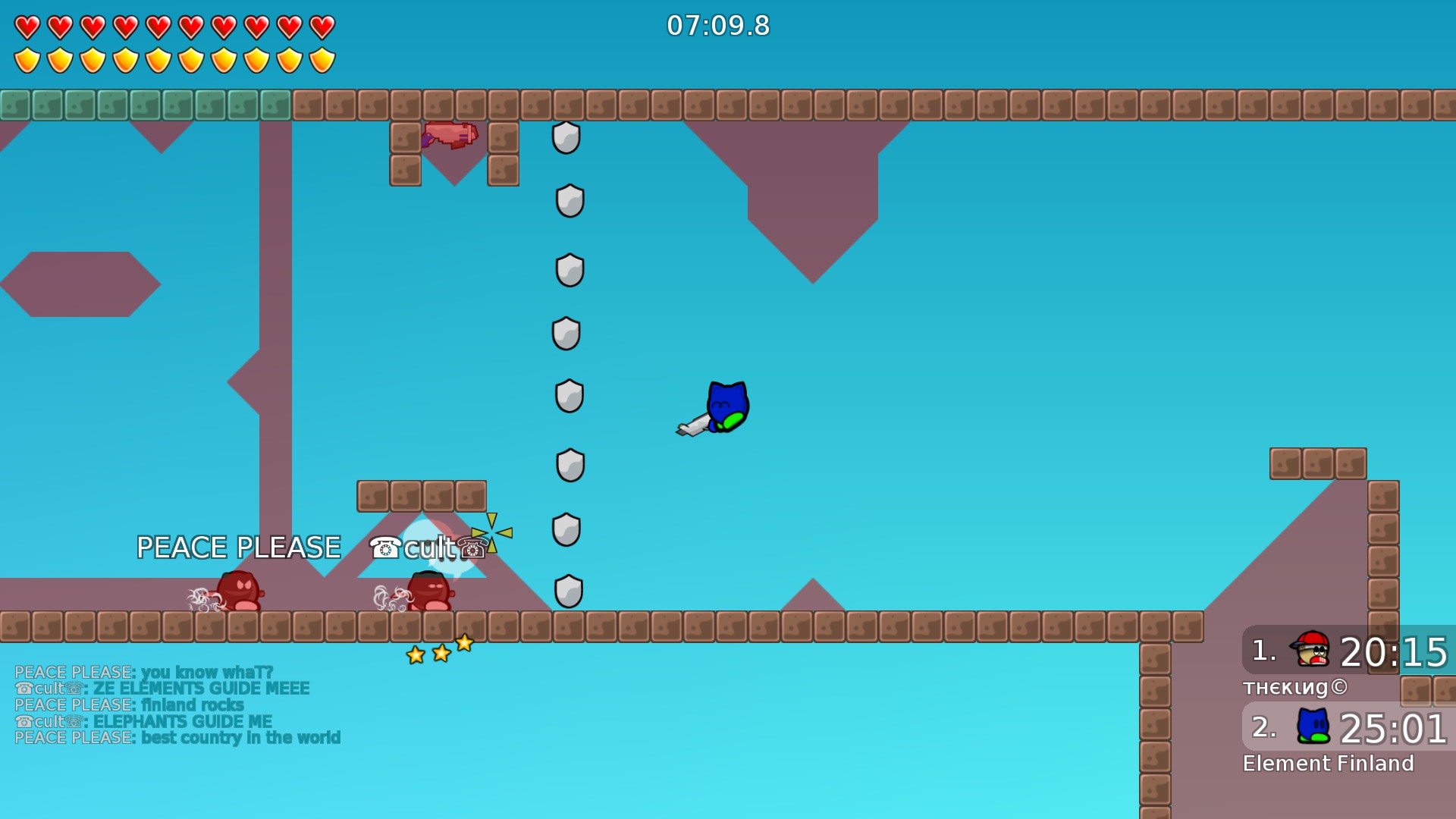This screenshot has width=1456, height=819.
Task: Click the chat line 'best country in the world'
Action: [x=177, y=738]
